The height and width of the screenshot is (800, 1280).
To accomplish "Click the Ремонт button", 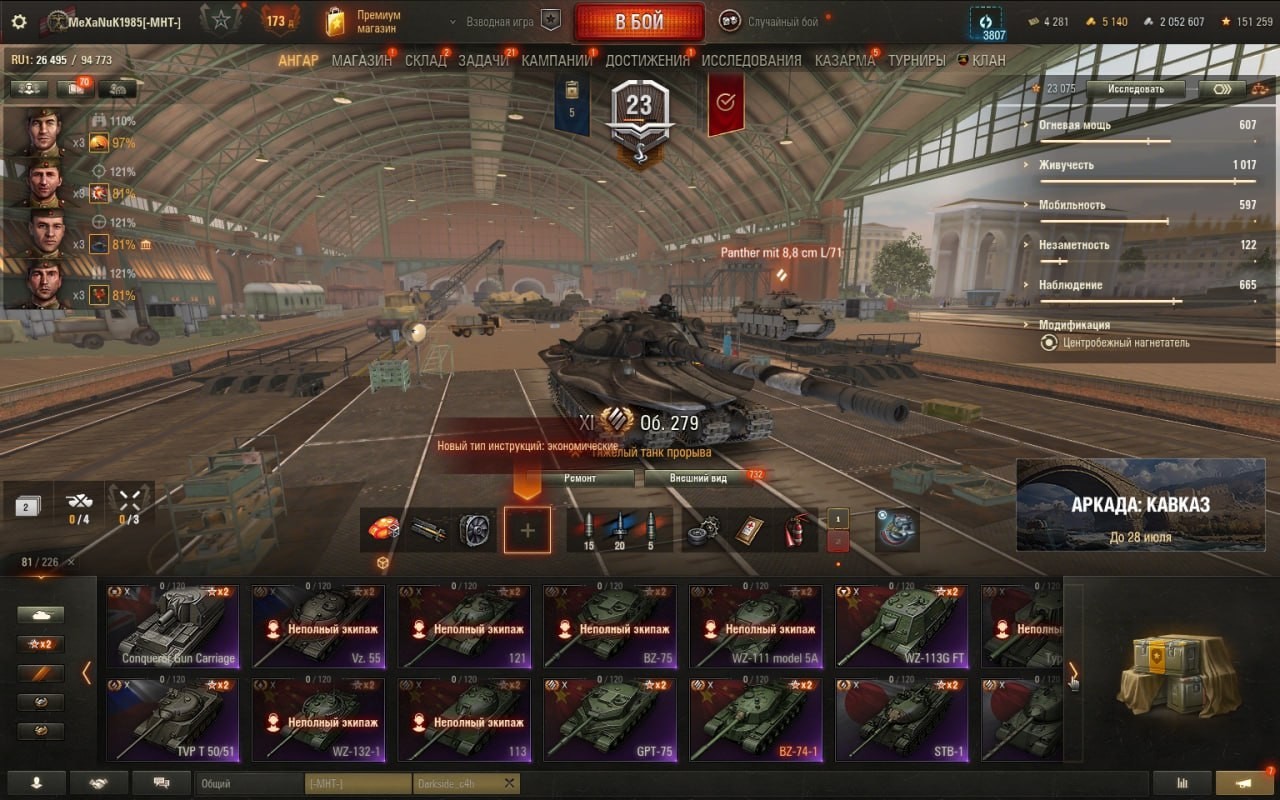I will 580,478.
